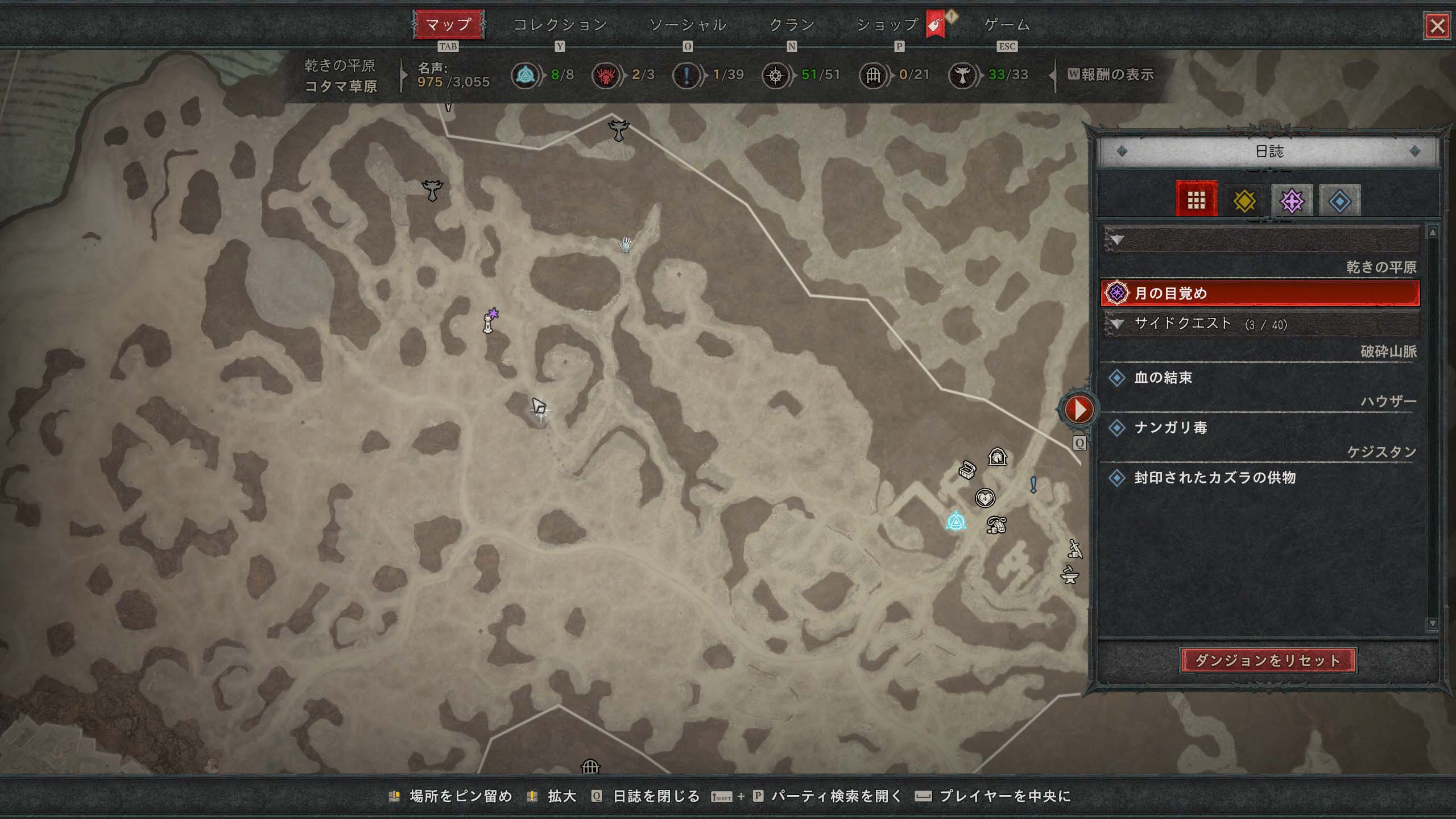The image size is (1456, 819).
Task: Select the purple star quest filter
Action: click(x=1292, y=201)
